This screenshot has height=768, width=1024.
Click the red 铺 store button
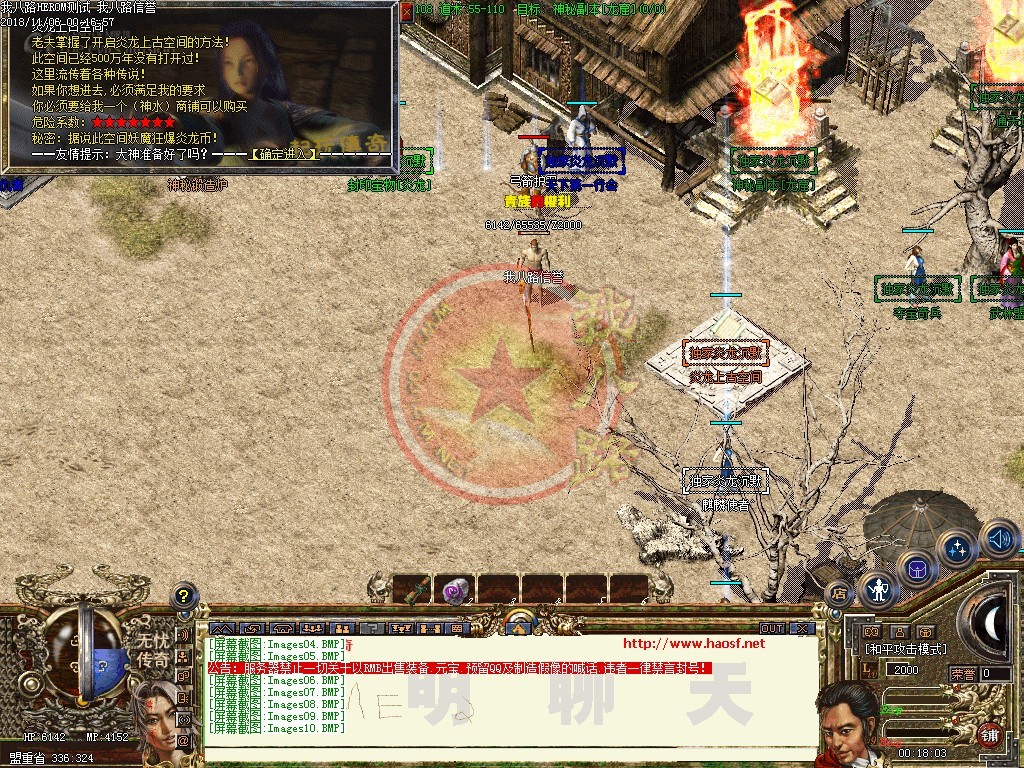coord(988,733)
